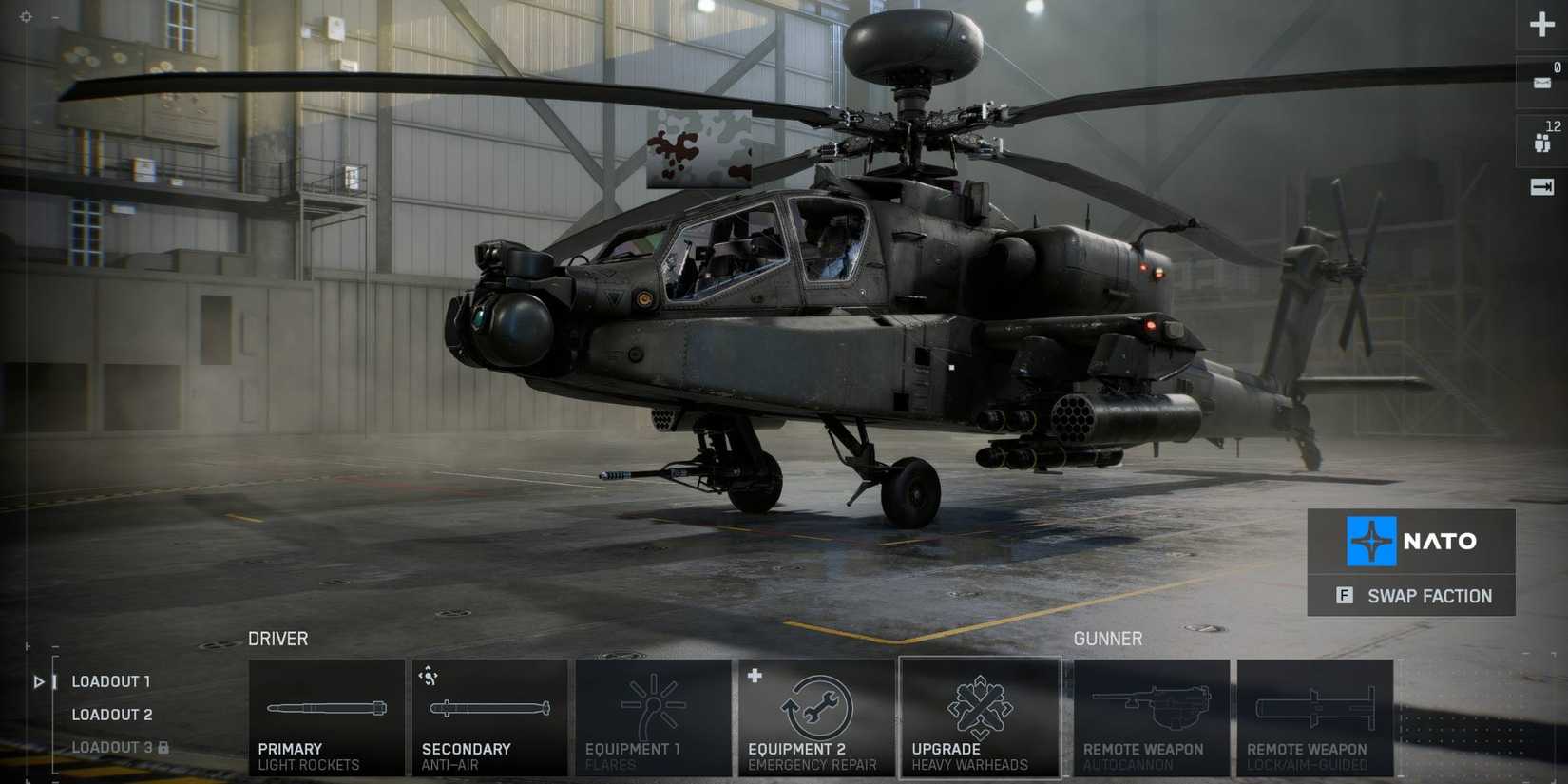This screenshot has width=1568, height=784.
Task: Click the locked Loadout 3 entry
Action: click(x=111, y=747)
